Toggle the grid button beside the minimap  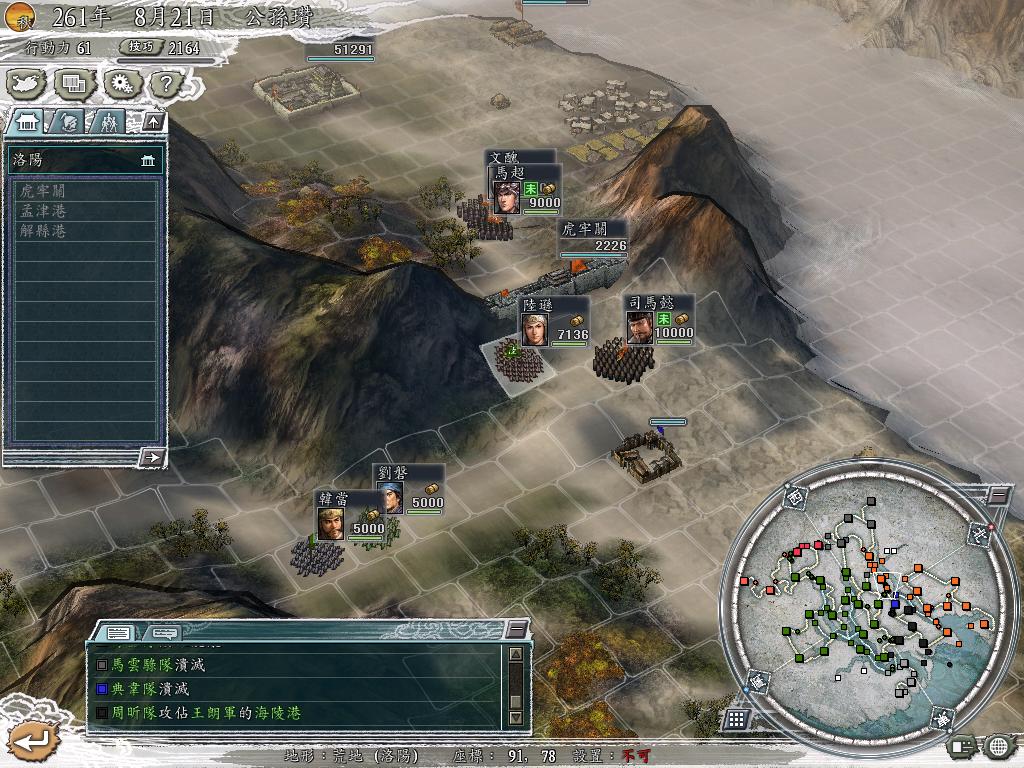(736, 719)
